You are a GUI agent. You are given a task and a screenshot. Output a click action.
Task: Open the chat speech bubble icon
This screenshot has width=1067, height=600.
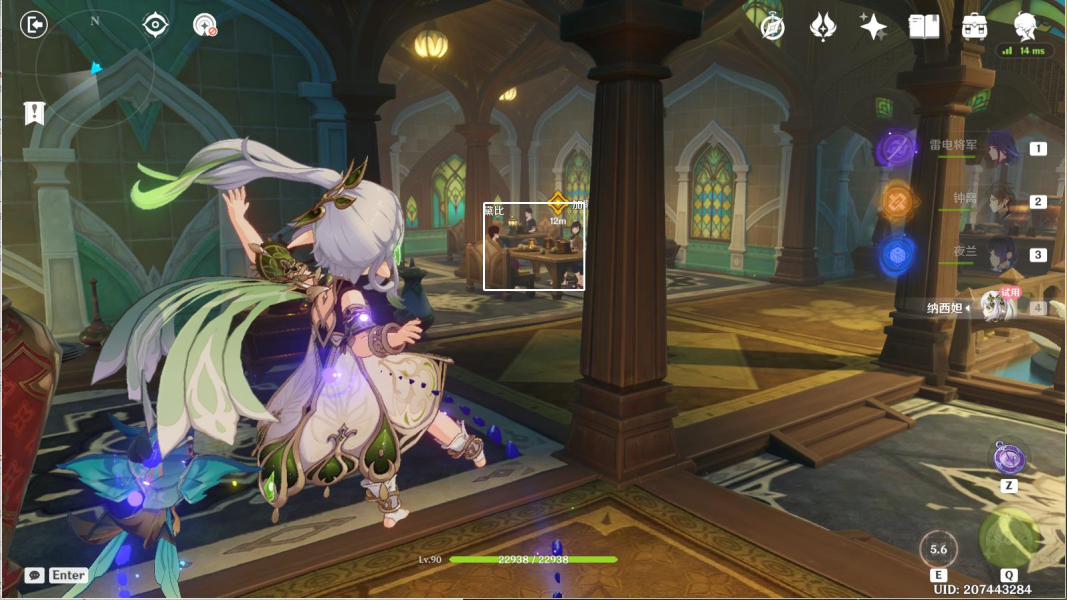[x=35, y=575]
